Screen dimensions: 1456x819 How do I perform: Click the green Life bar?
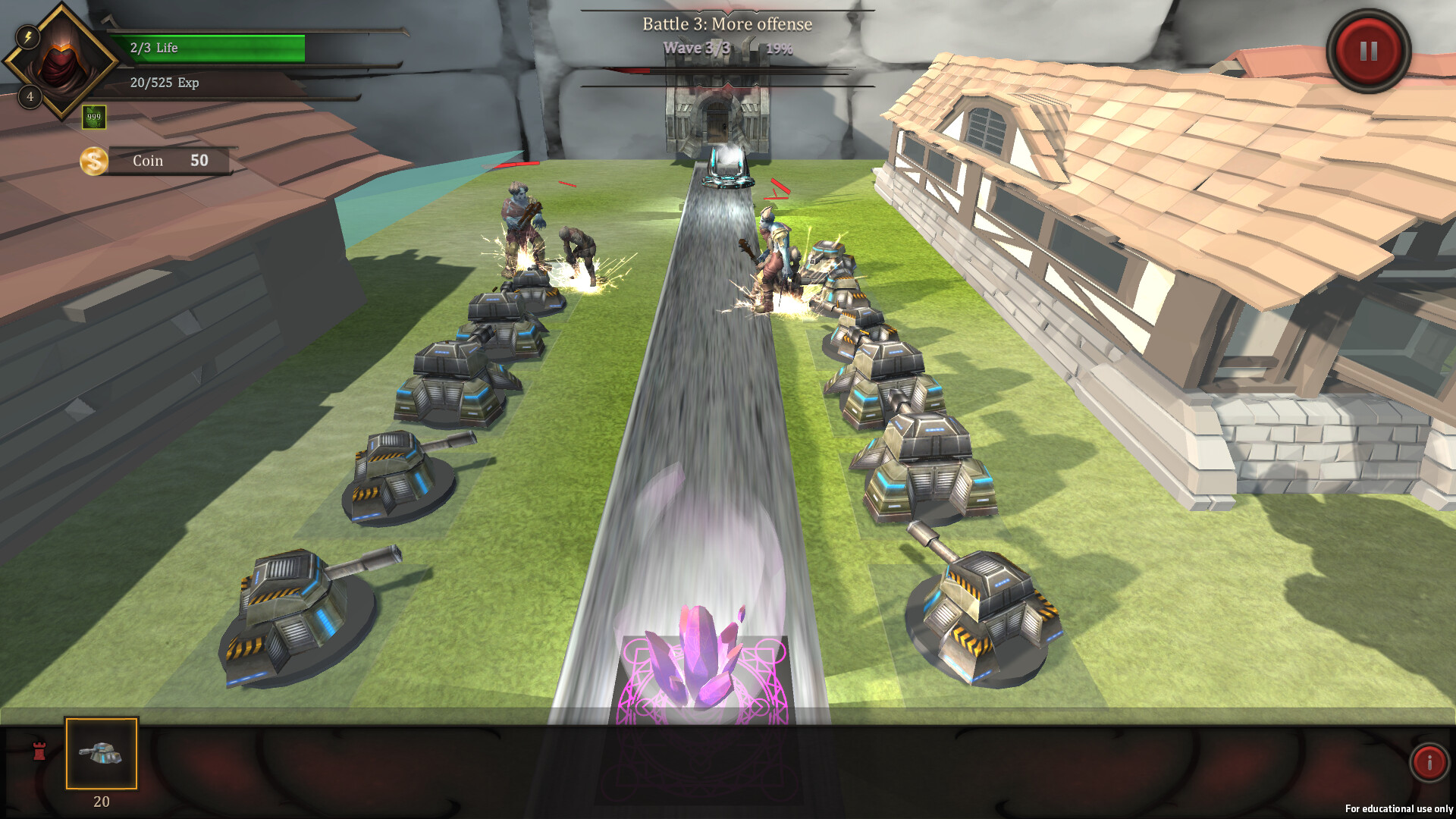click(x=212, y=47)
